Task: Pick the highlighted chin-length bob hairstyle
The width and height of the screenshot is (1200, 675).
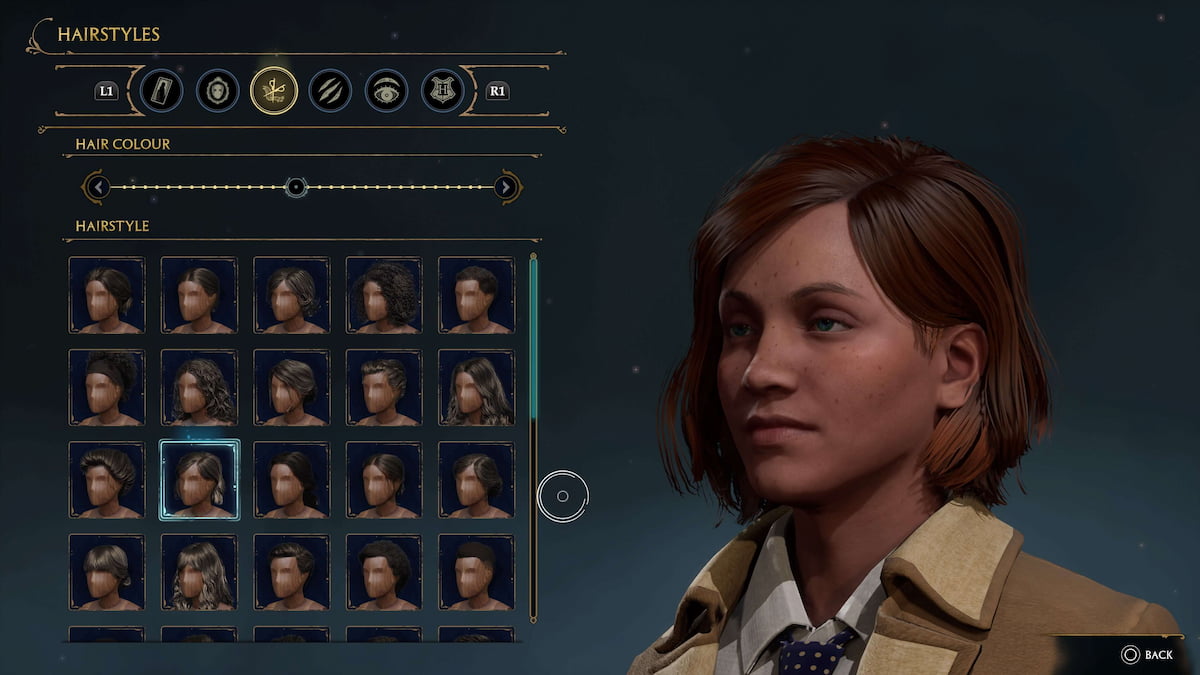Action: [199, 480]
